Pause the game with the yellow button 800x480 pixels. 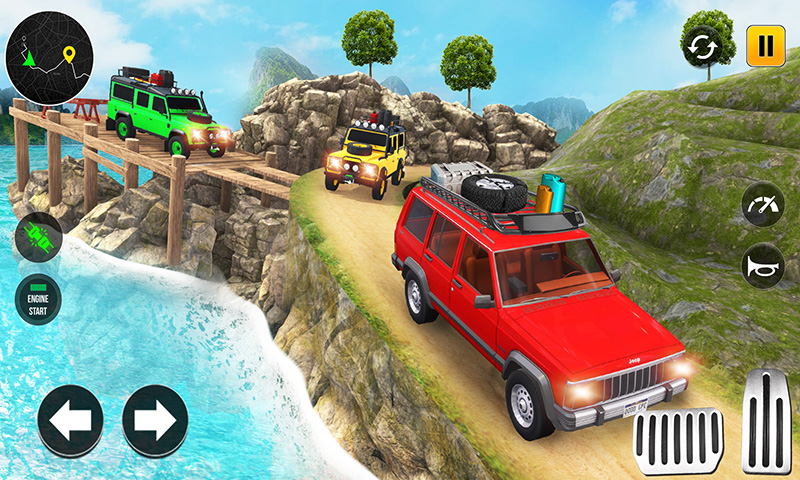pyautogui.click(x=765, y=46)
